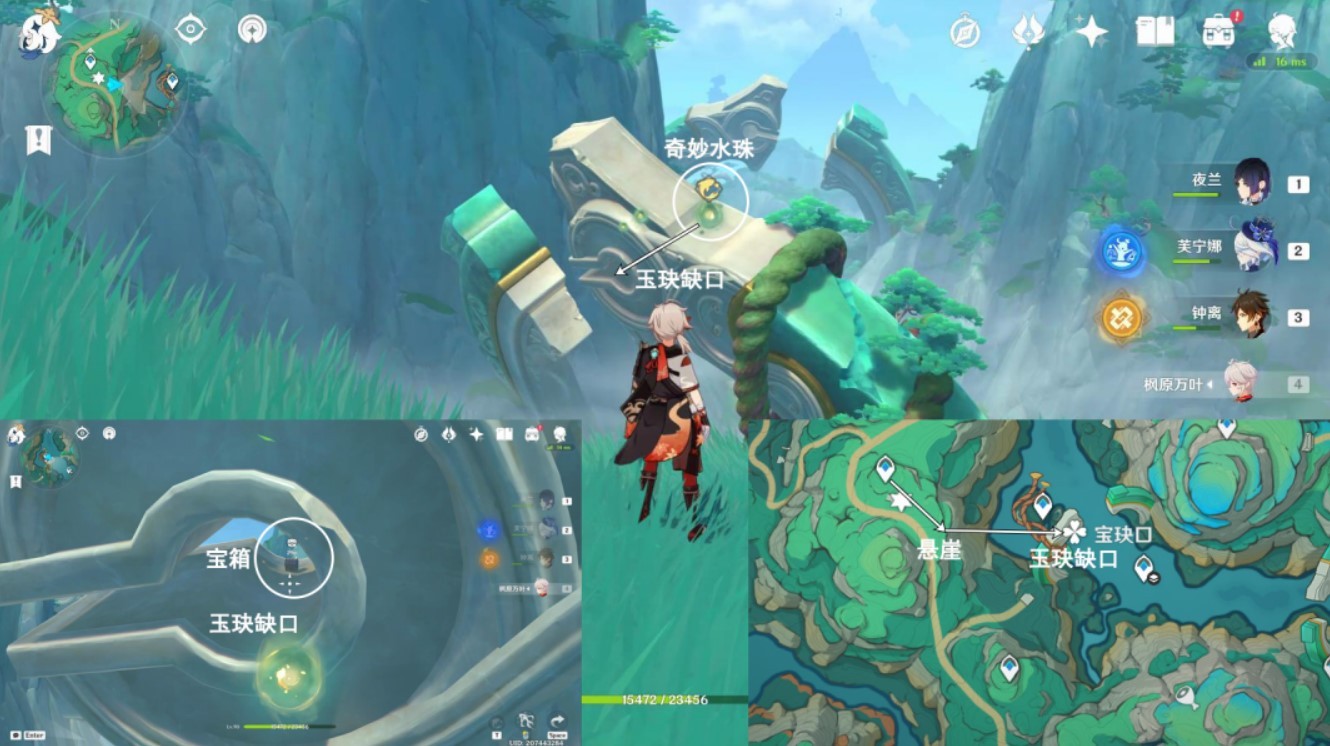The height and width of the screenshot is (746, 1330).
Task: Open the wish menu star icon
Action: (1093, 30)
